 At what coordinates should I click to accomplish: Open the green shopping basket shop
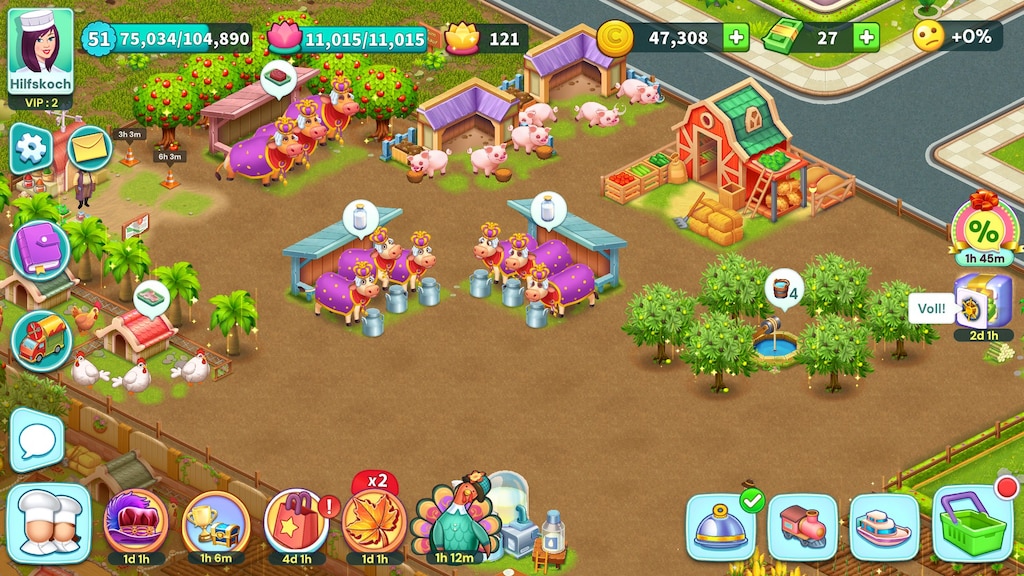[x=971, y=524]
